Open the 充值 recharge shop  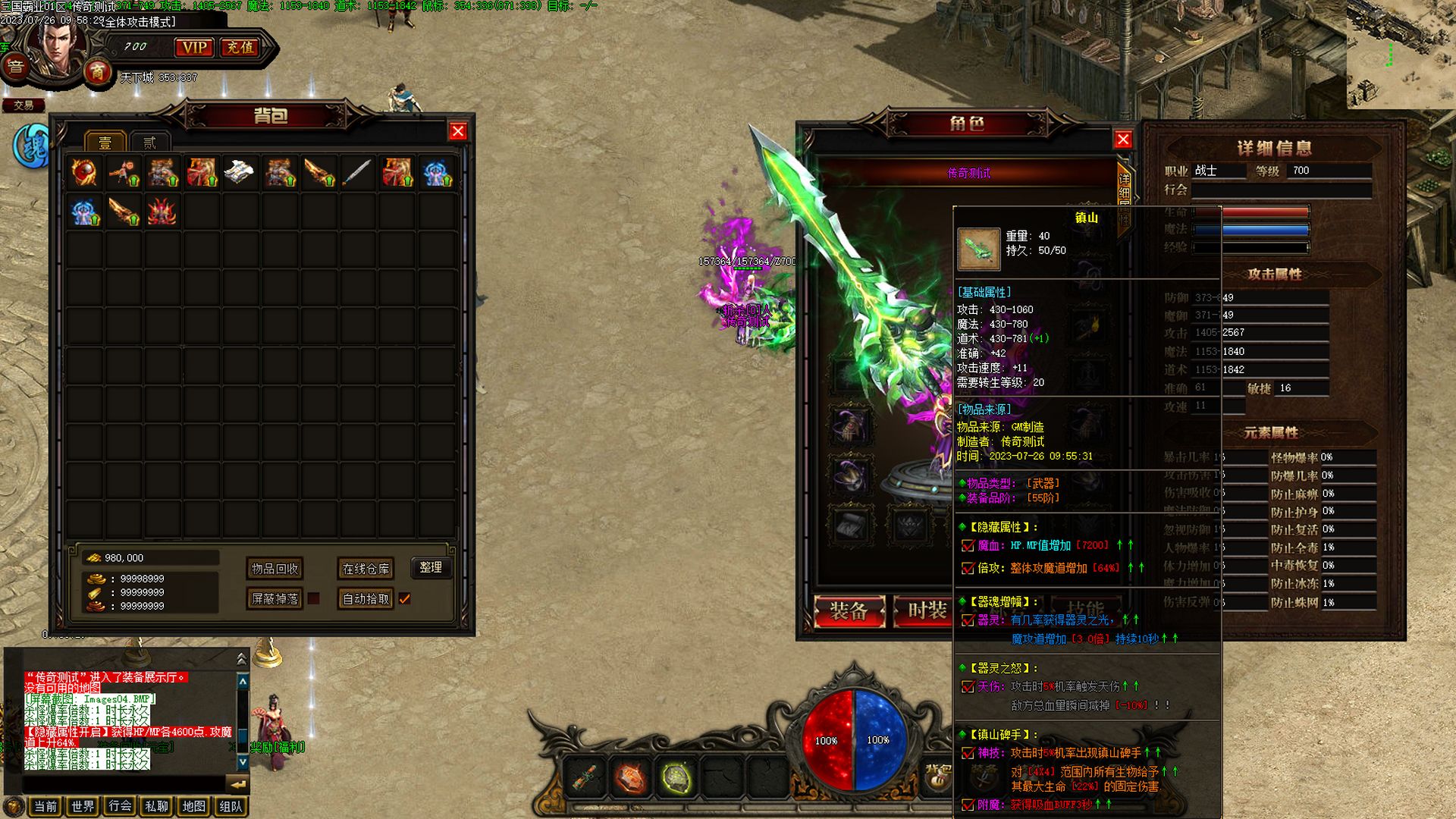pos(240,48)
